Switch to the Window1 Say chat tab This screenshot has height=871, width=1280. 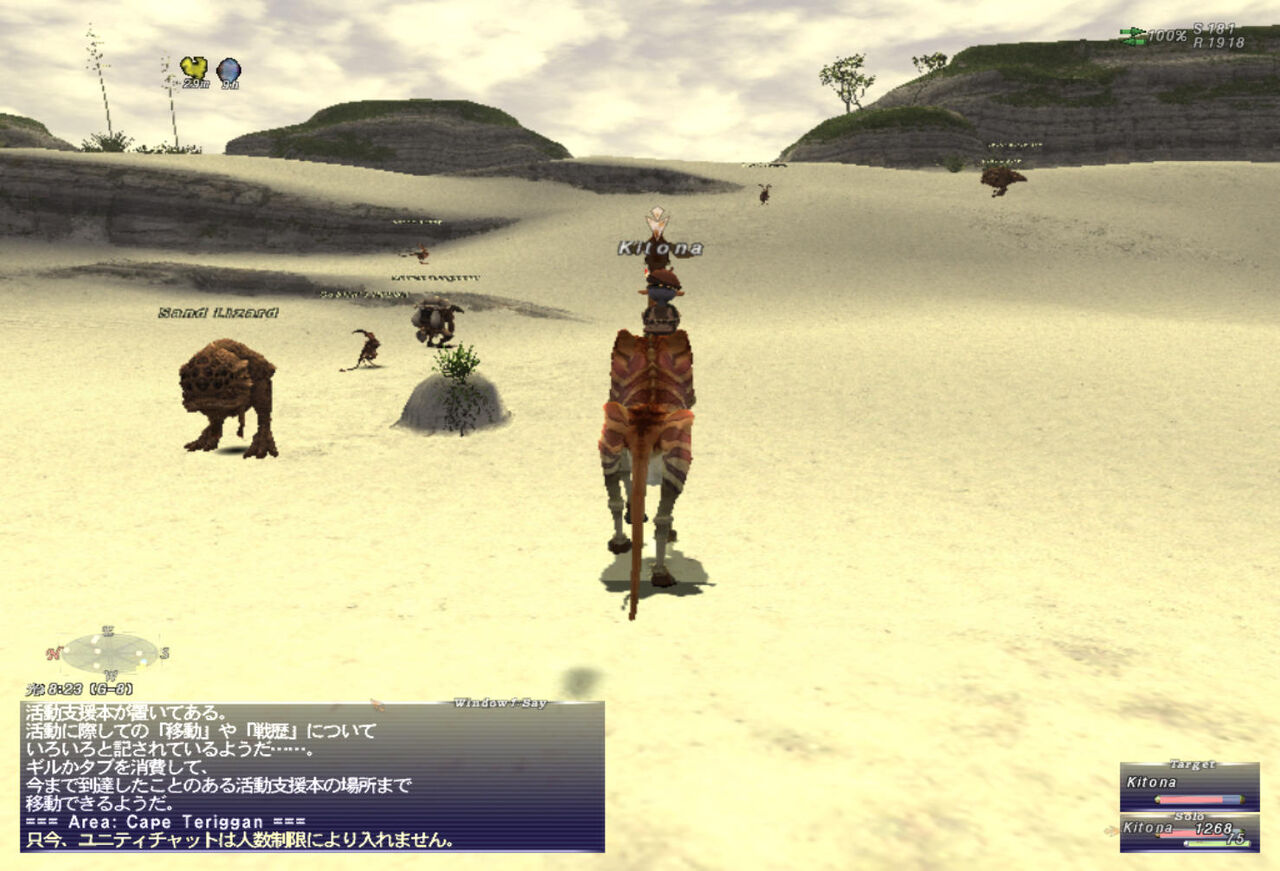[x=500, y=702]
